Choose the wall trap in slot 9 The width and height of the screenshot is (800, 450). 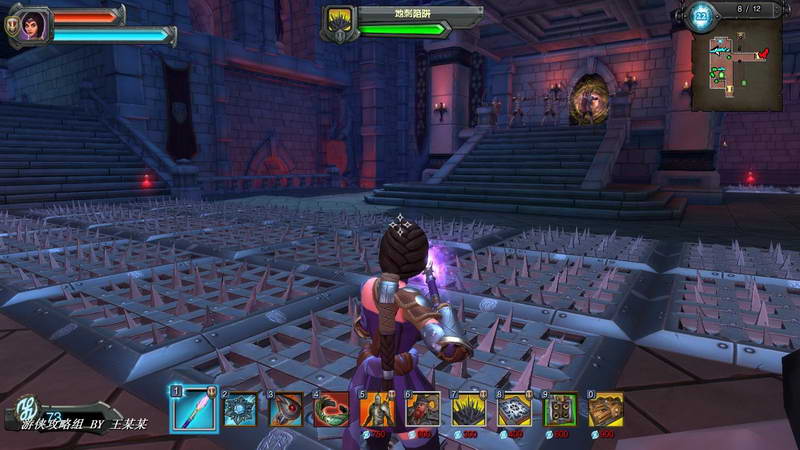pyautogui.click(x=560, y=409)
